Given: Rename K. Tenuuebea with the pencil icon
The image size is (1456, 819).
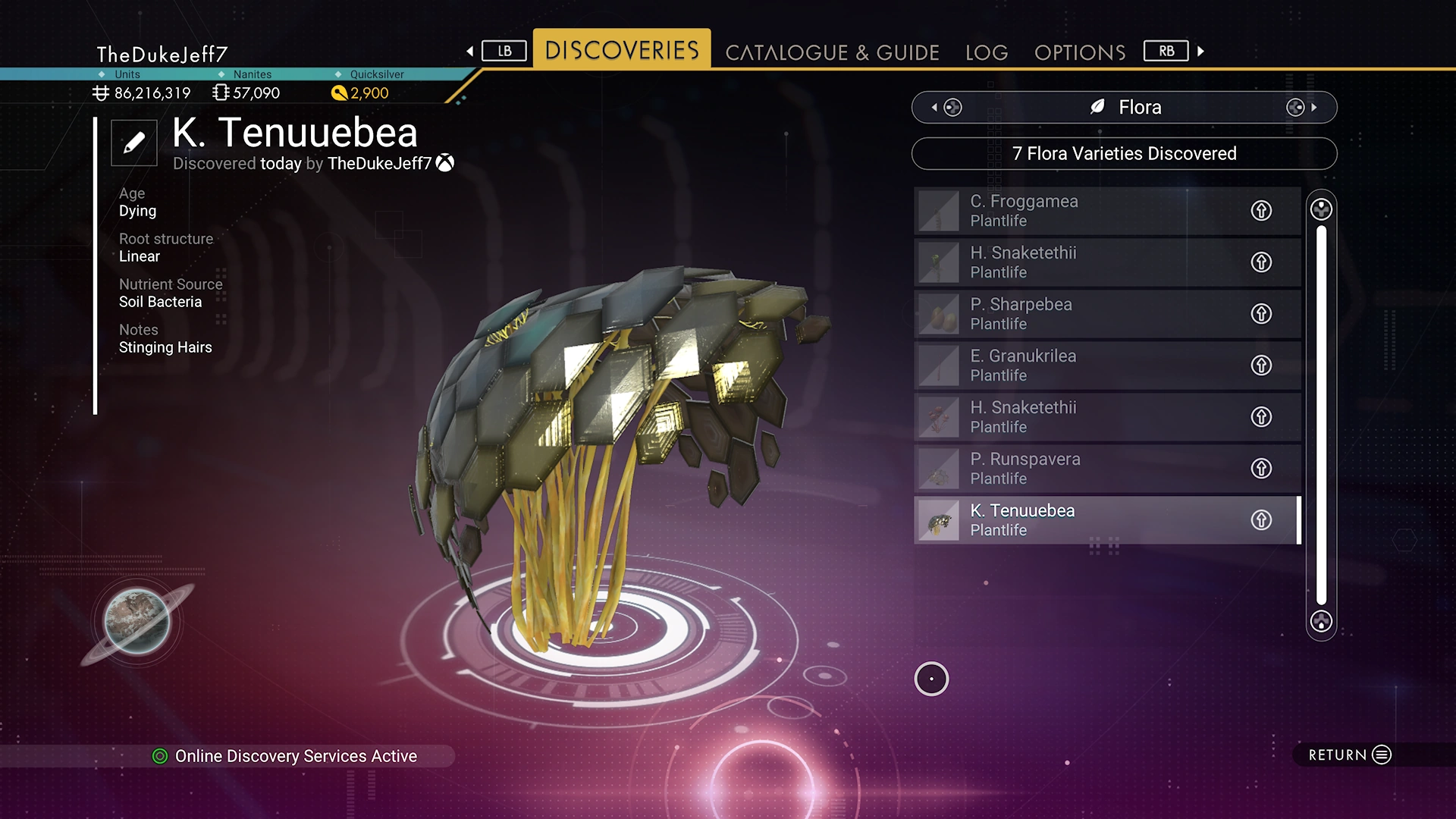Looking at the screenshot, I should (134, 143).
